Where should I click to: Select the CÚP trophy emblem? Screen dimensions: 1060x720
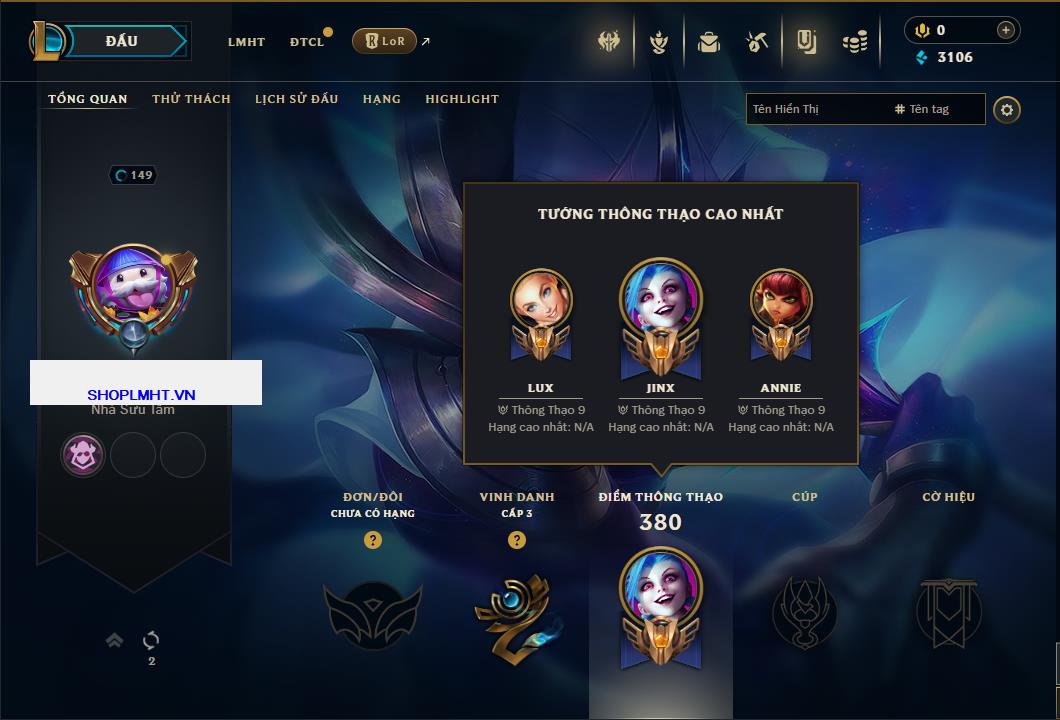[804, 611]
